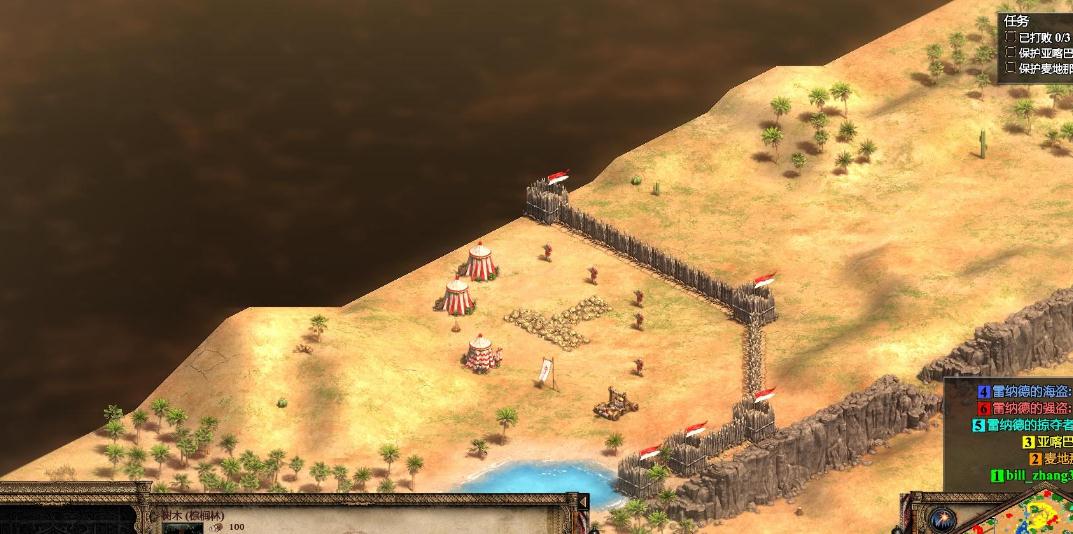The width and height of the screenshot is (1073, 534).
Task: Open the 任务 objectives panel header
Action: coord(1016,21)
